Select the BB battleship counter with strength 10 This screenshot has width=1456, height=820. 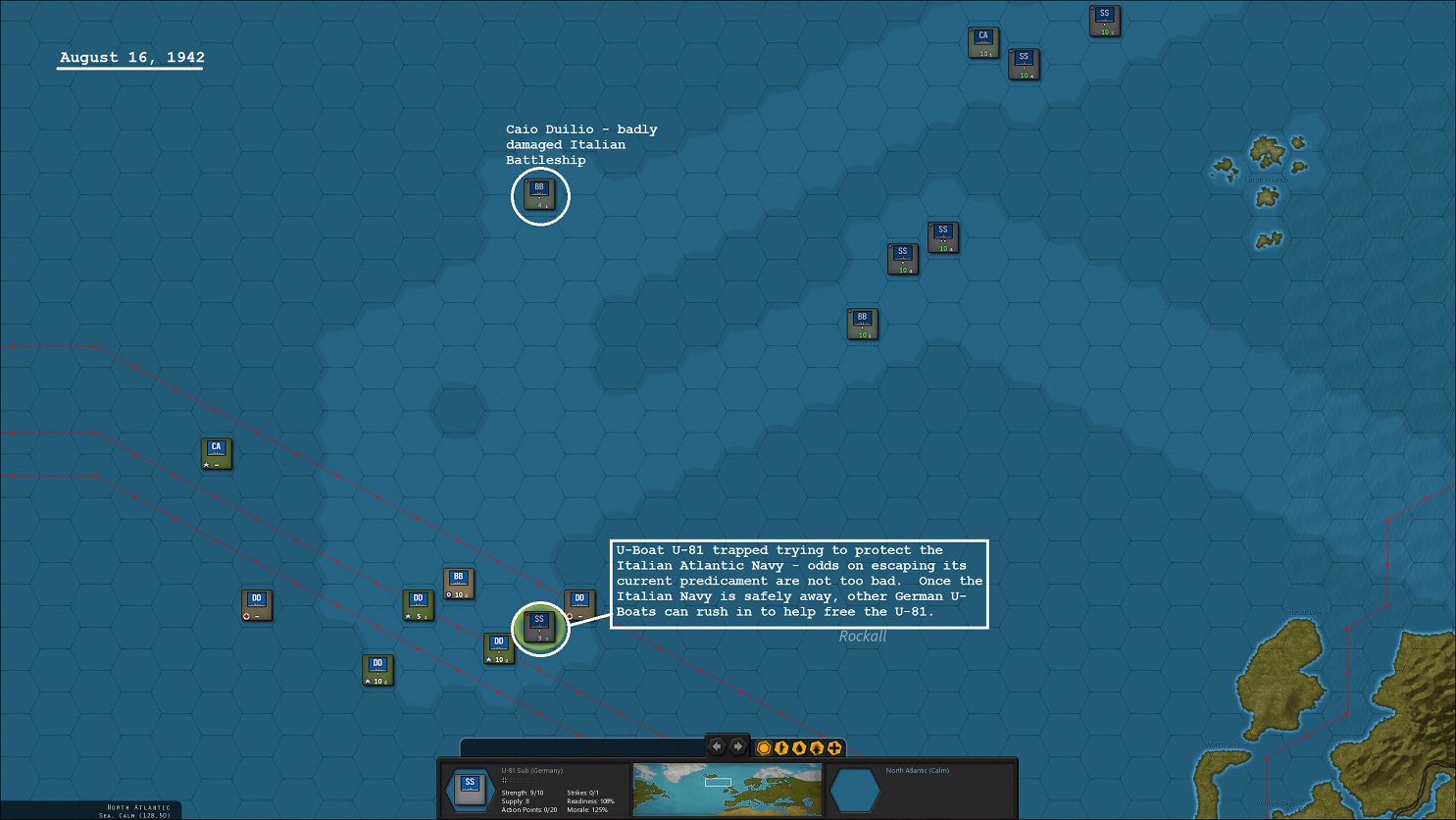click(x=861, y=322)
